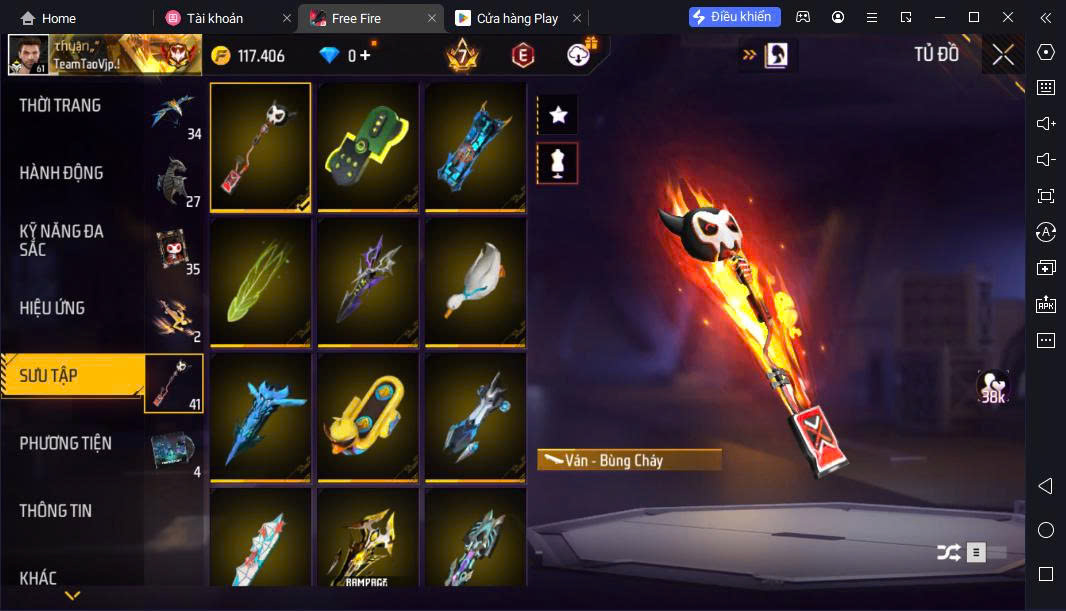Add diamonds with the plus button
This screenshot has width=1066, height=611.
pos(365,56)
